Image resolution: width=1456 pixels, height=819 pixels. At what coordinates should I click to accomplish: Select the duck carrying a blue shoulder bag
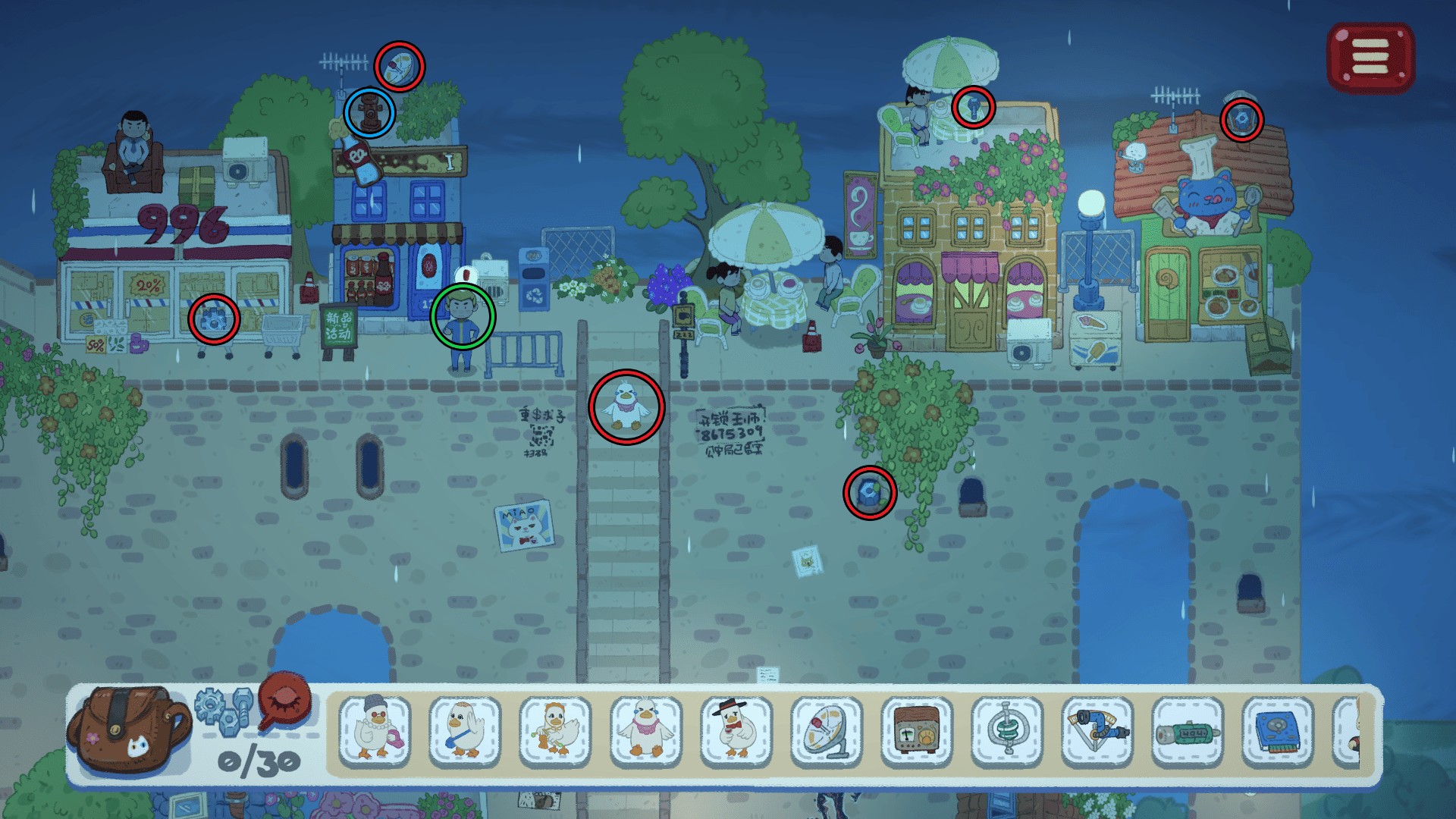pyautogui.click(x=465, y=730)
